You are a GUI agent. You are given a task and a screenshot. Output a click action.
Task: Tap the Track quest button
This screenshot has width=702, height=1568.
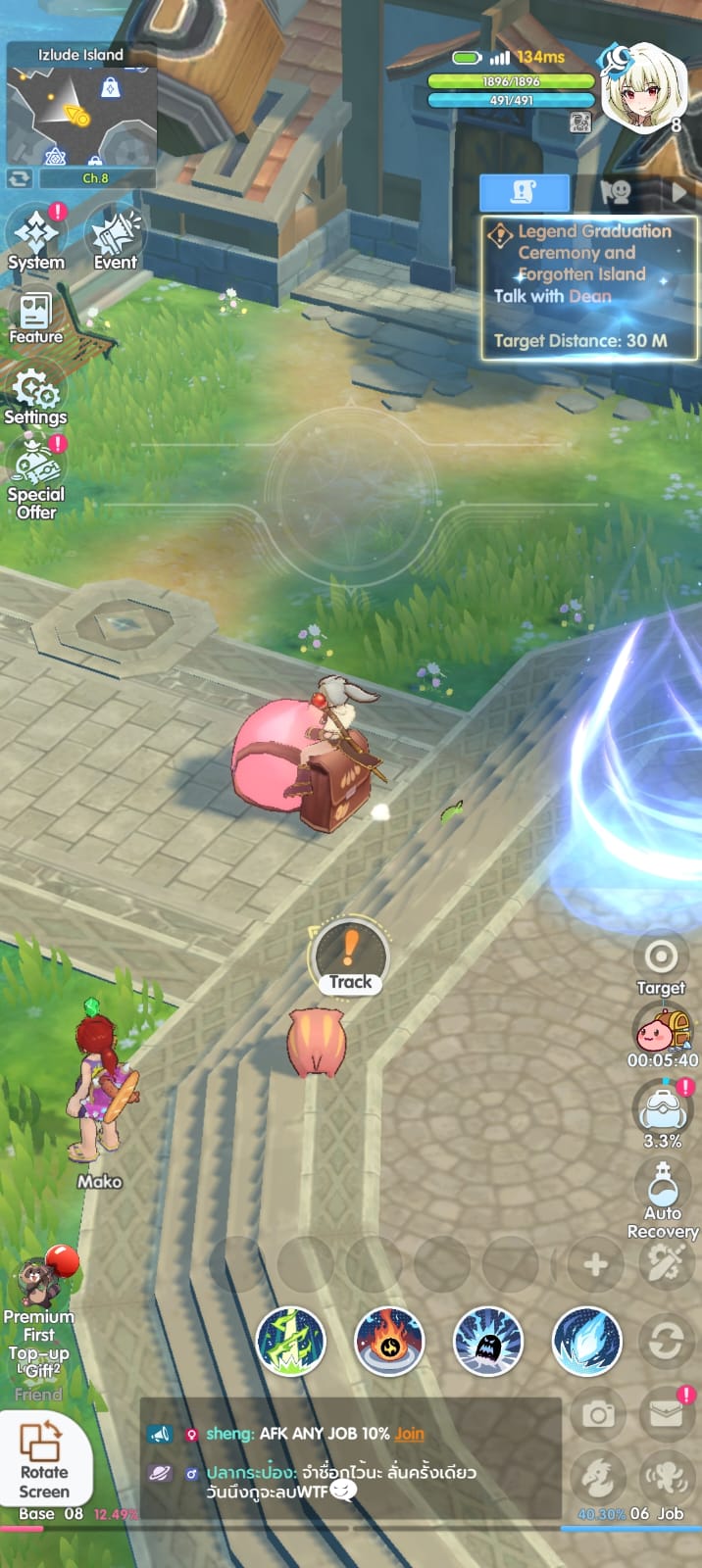click(x=350, y=957)
